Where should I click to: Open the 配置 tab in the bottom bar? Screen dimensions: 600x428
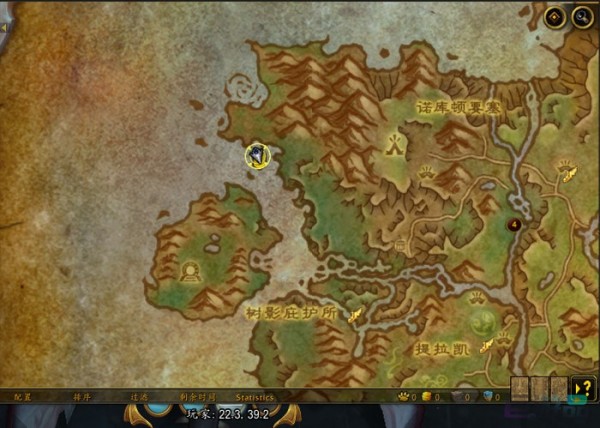(23, 397)
